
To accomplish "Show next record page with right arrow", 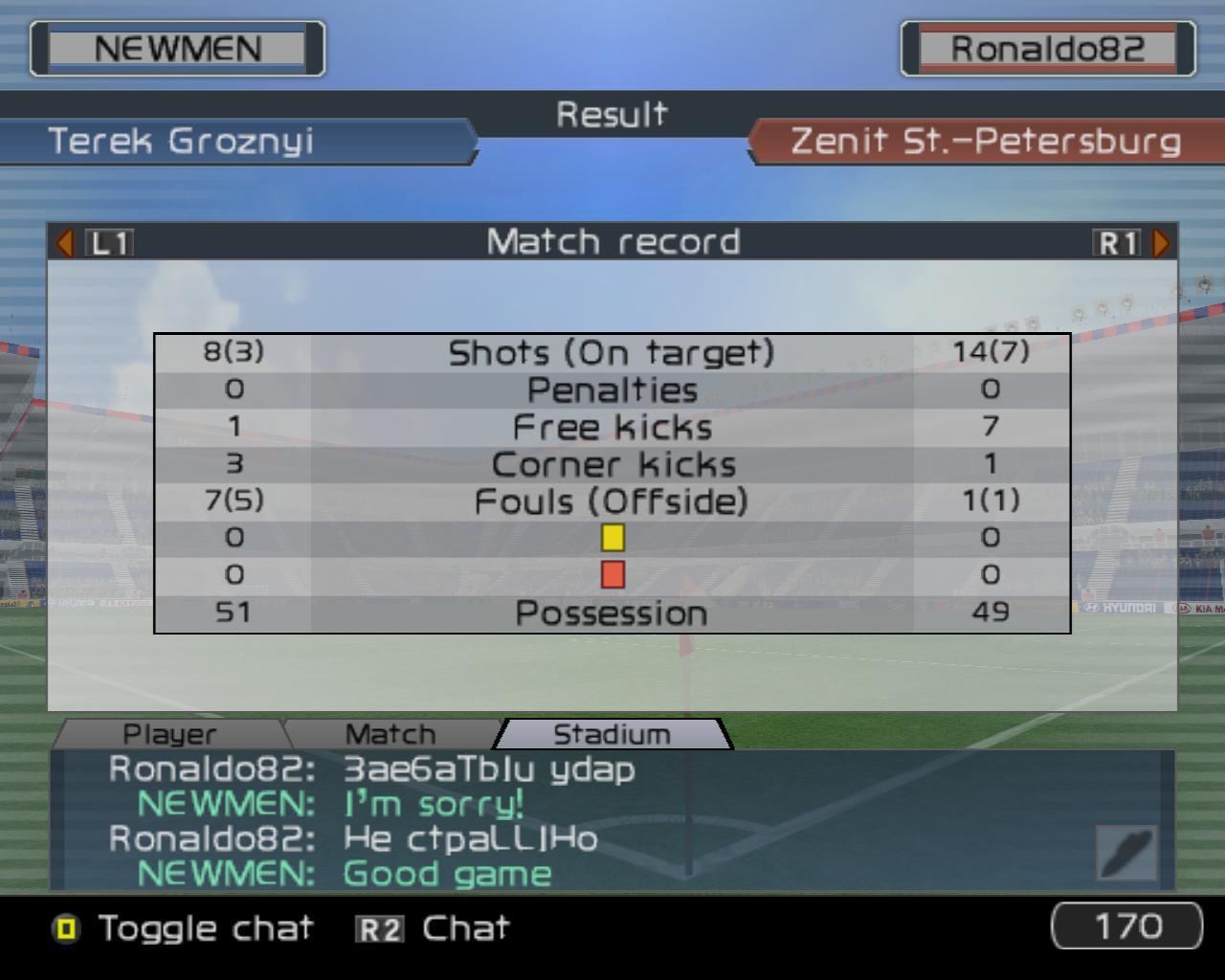I will point(1161,243).
